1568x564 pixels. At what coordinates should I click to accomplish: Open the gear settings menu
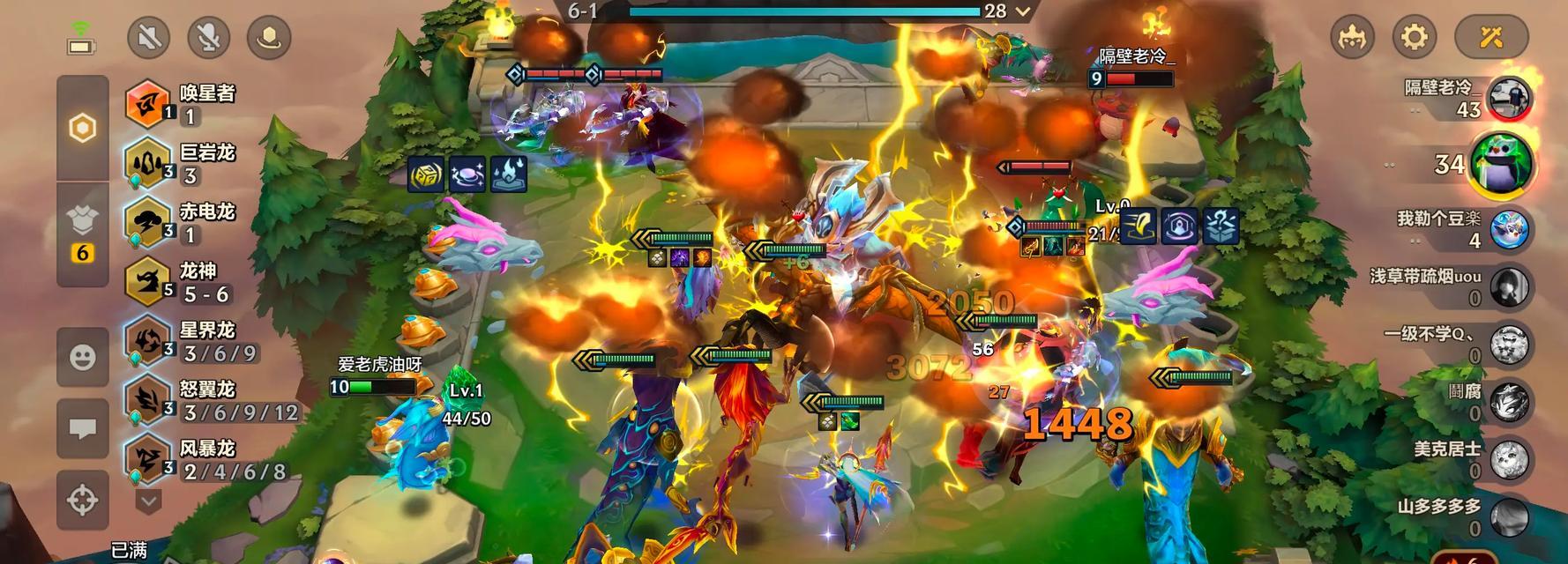(x=1414, y=37)
